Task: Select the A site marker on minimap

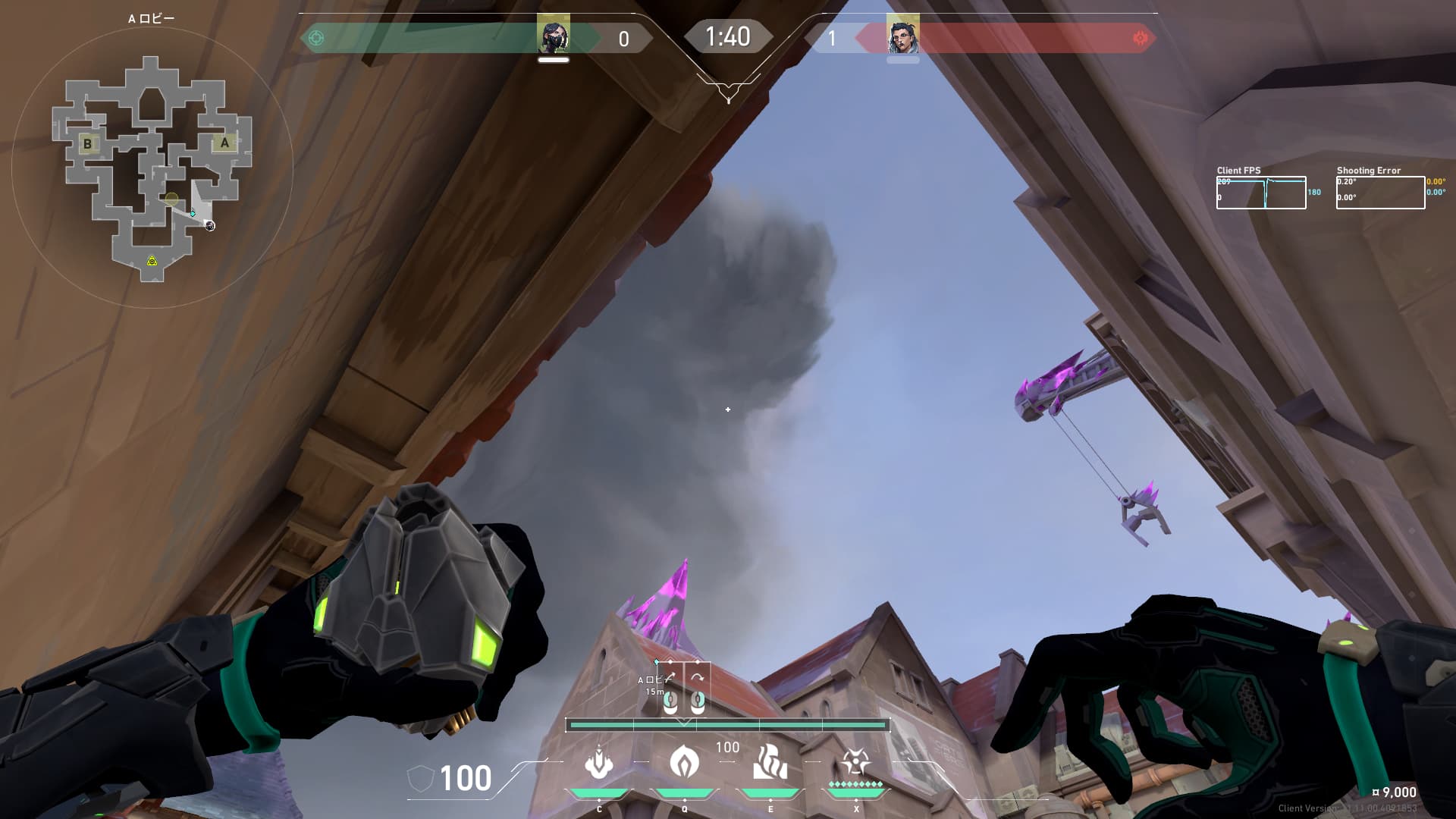Action: pos(224,143)
